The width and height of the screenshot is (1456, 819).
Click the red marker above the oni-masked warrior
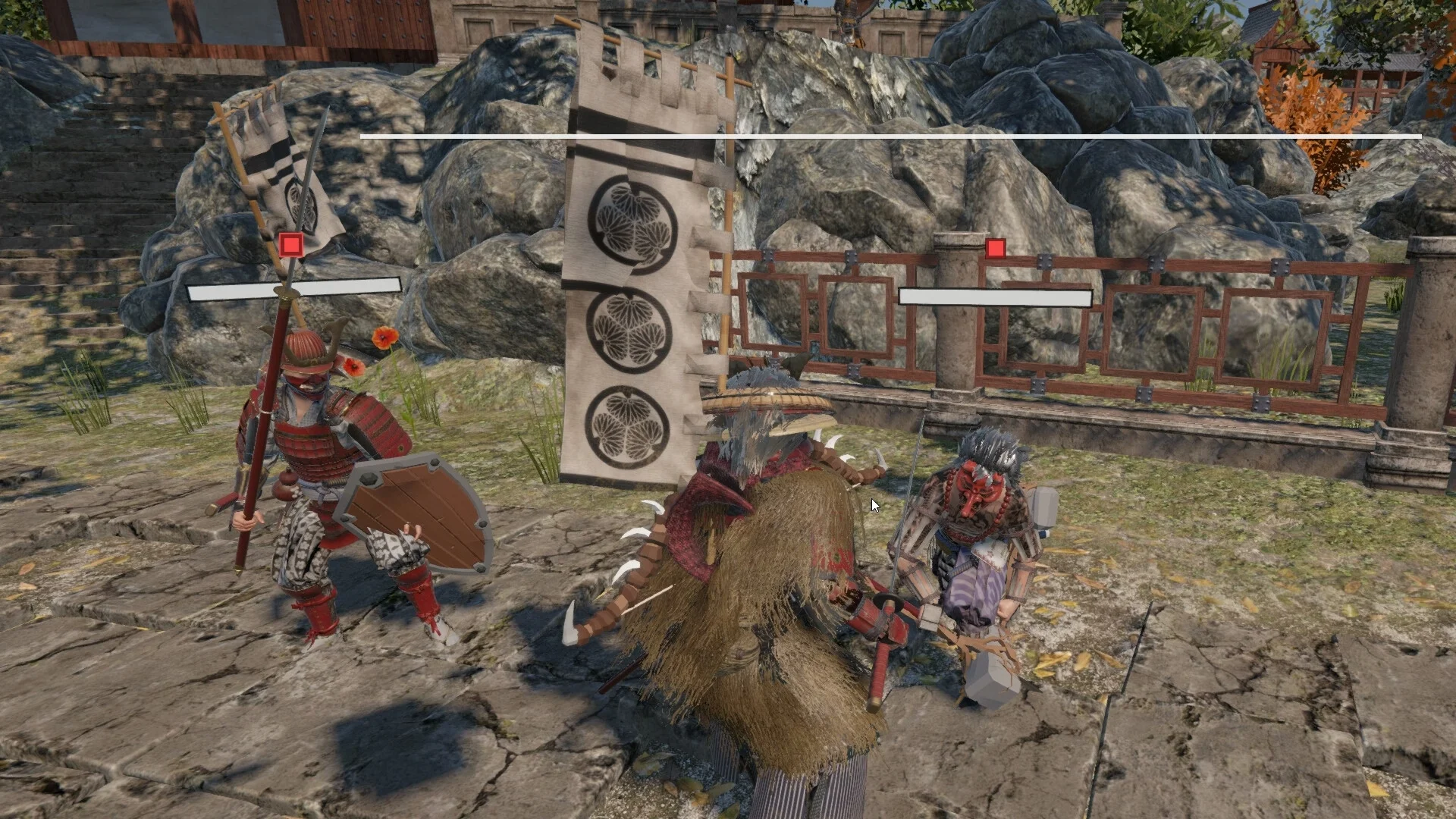tap(996, 248)
